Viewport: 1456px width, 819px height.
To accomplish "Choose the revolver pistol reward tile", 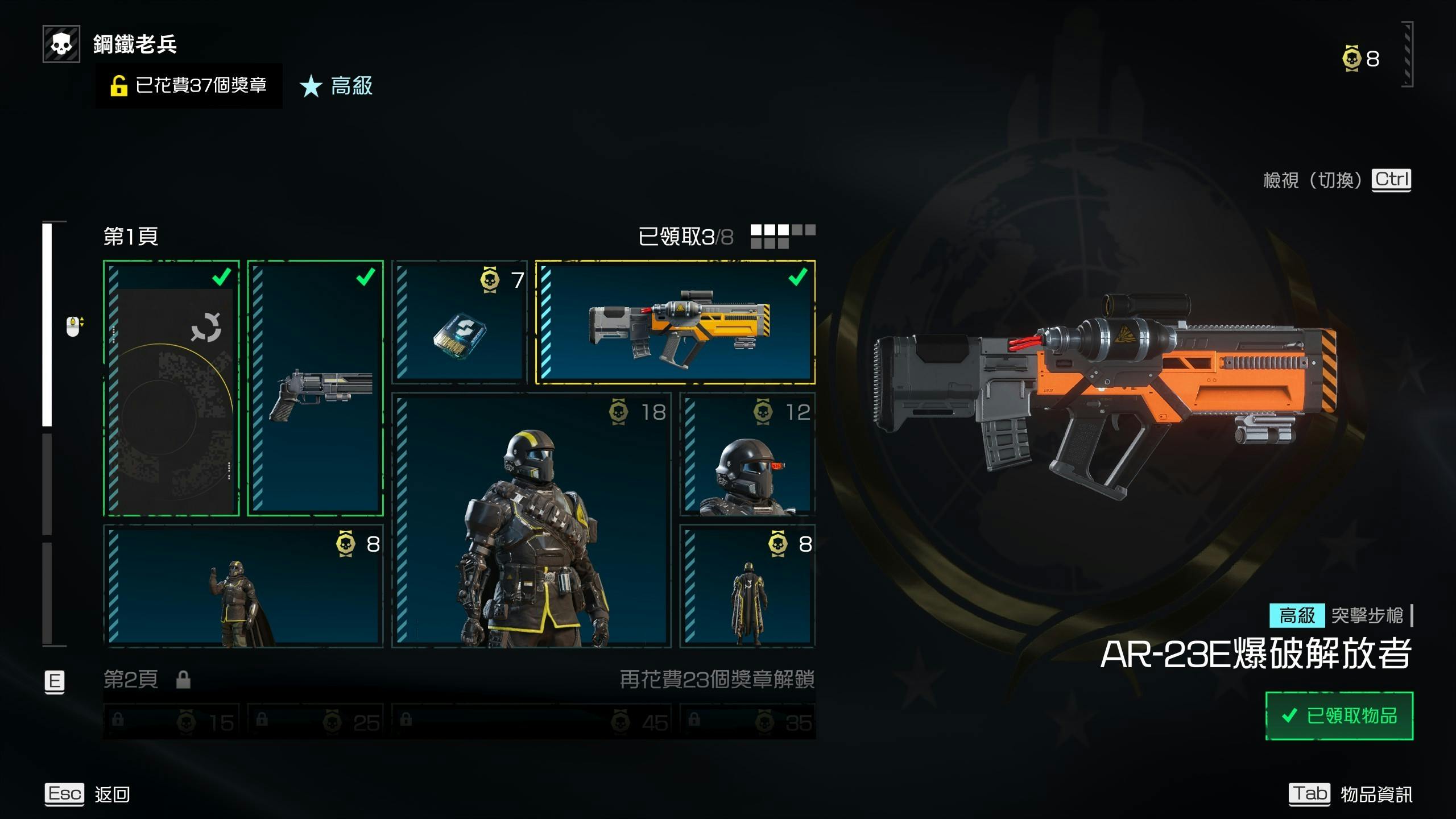I will (316, 388).
